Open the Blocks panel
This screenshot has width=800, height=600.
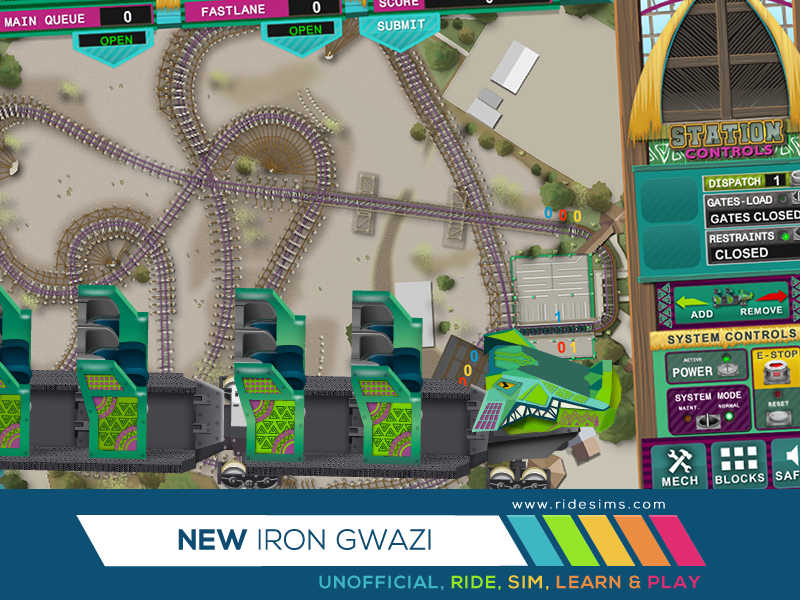click(739, 466)
